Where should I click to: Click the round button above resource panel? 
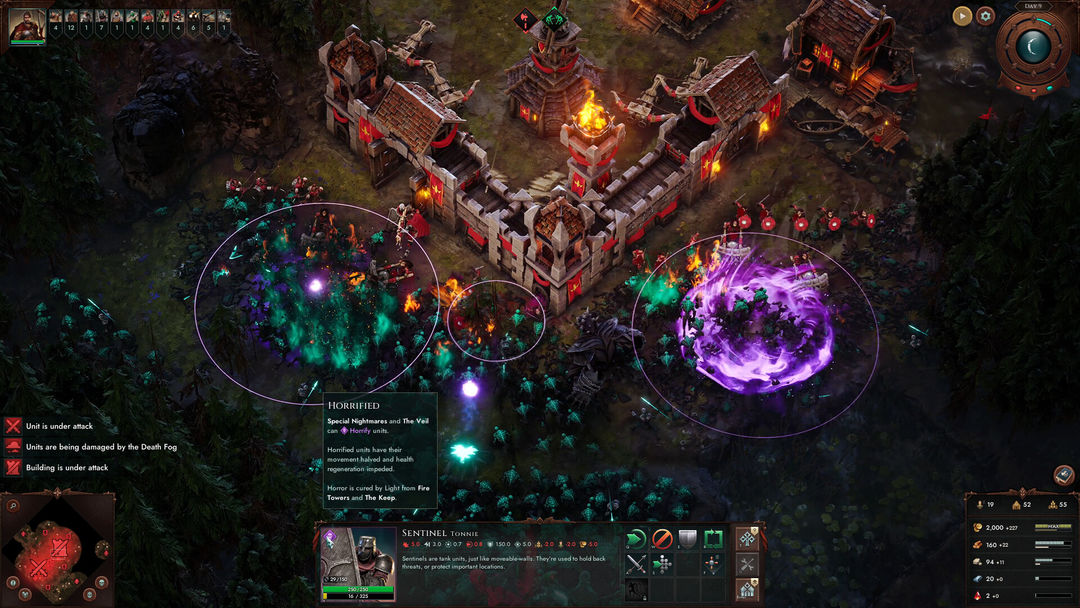(1064, 475)
